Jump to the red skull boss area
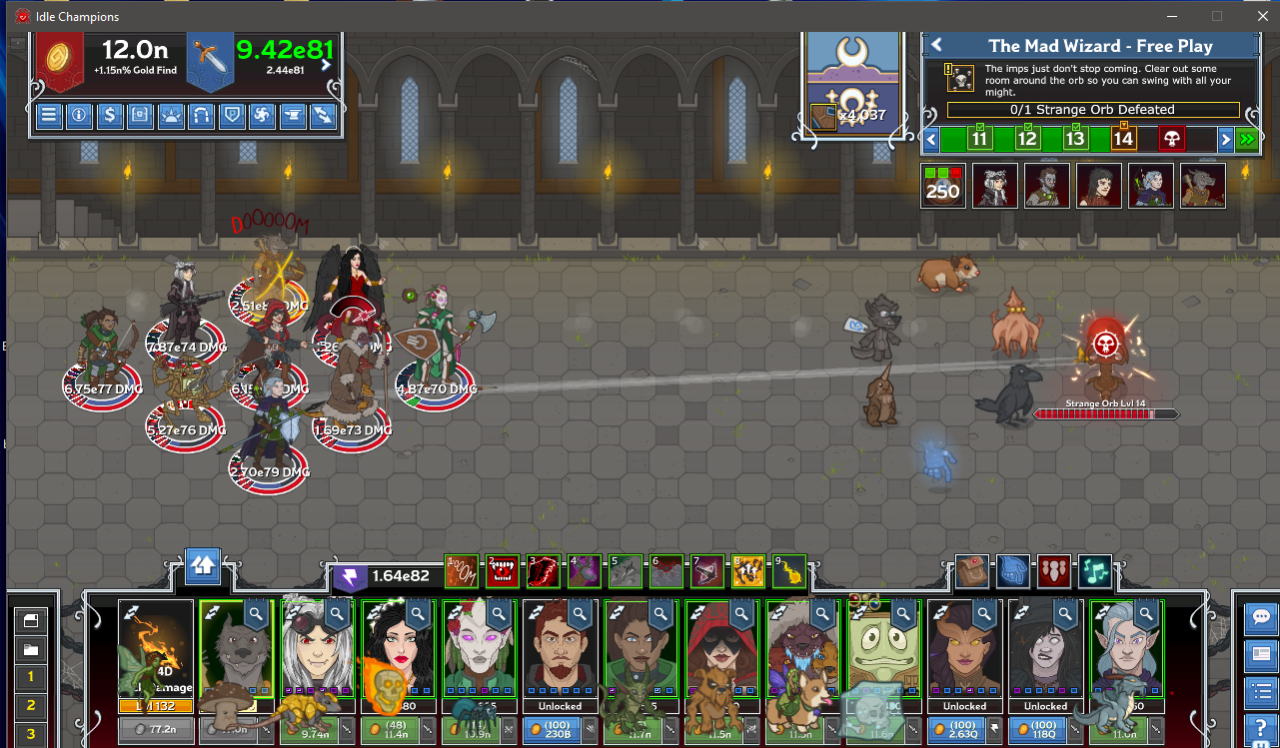This screenshot has width=1280, height=748. point(1171,139)
